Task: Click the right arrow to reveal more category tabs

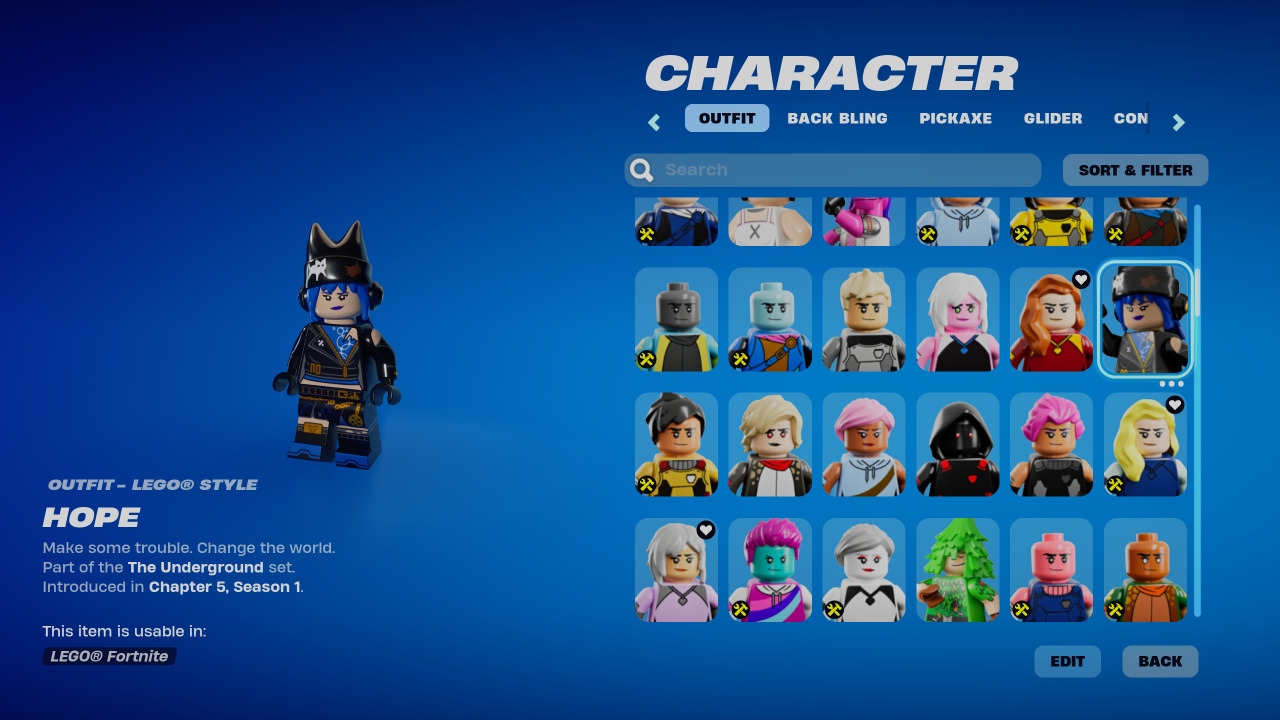Action: tap(1179, 121)
